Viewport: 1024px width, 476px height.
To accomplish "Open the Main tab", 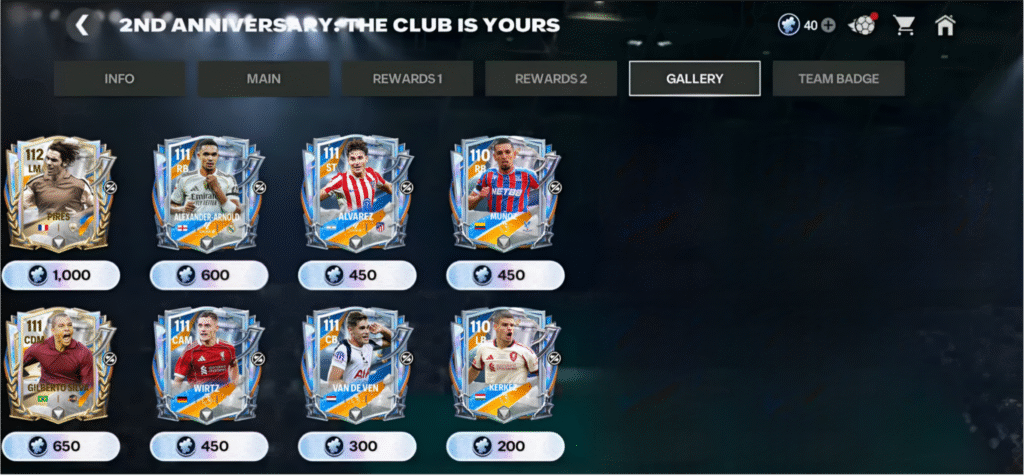I will (264, 78).
